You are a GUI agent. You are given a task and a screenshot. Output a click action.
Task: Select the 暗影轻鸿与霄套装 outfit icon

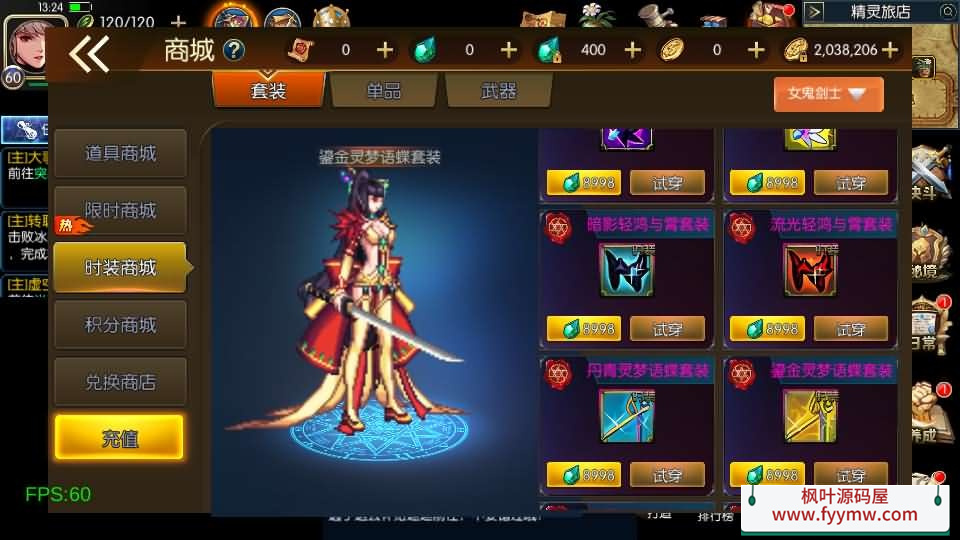pos(626,270)
